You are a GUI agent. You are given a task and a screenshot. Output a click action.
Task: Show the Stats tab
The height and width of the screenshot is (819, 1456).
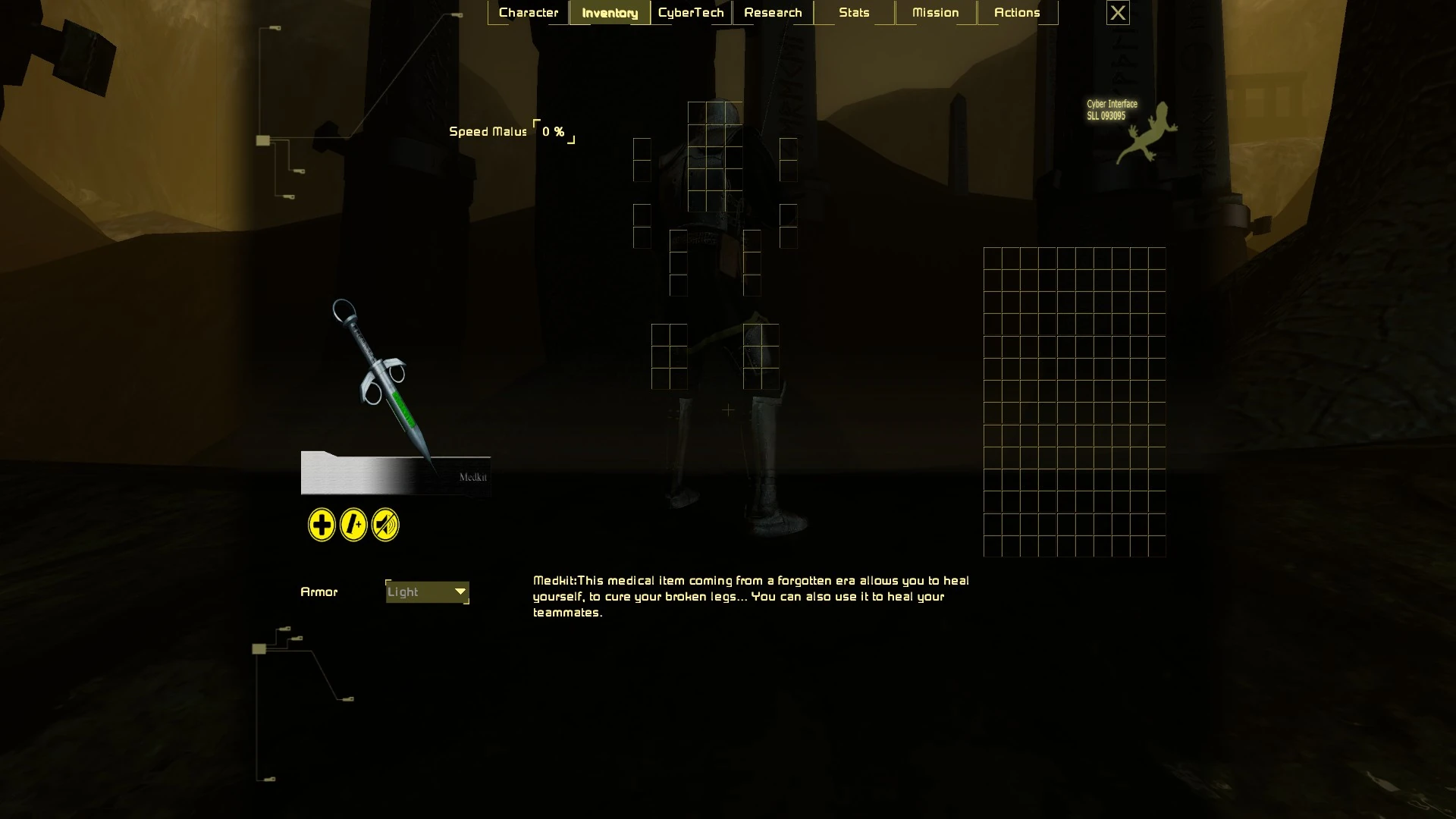click(x=854, y=13)
